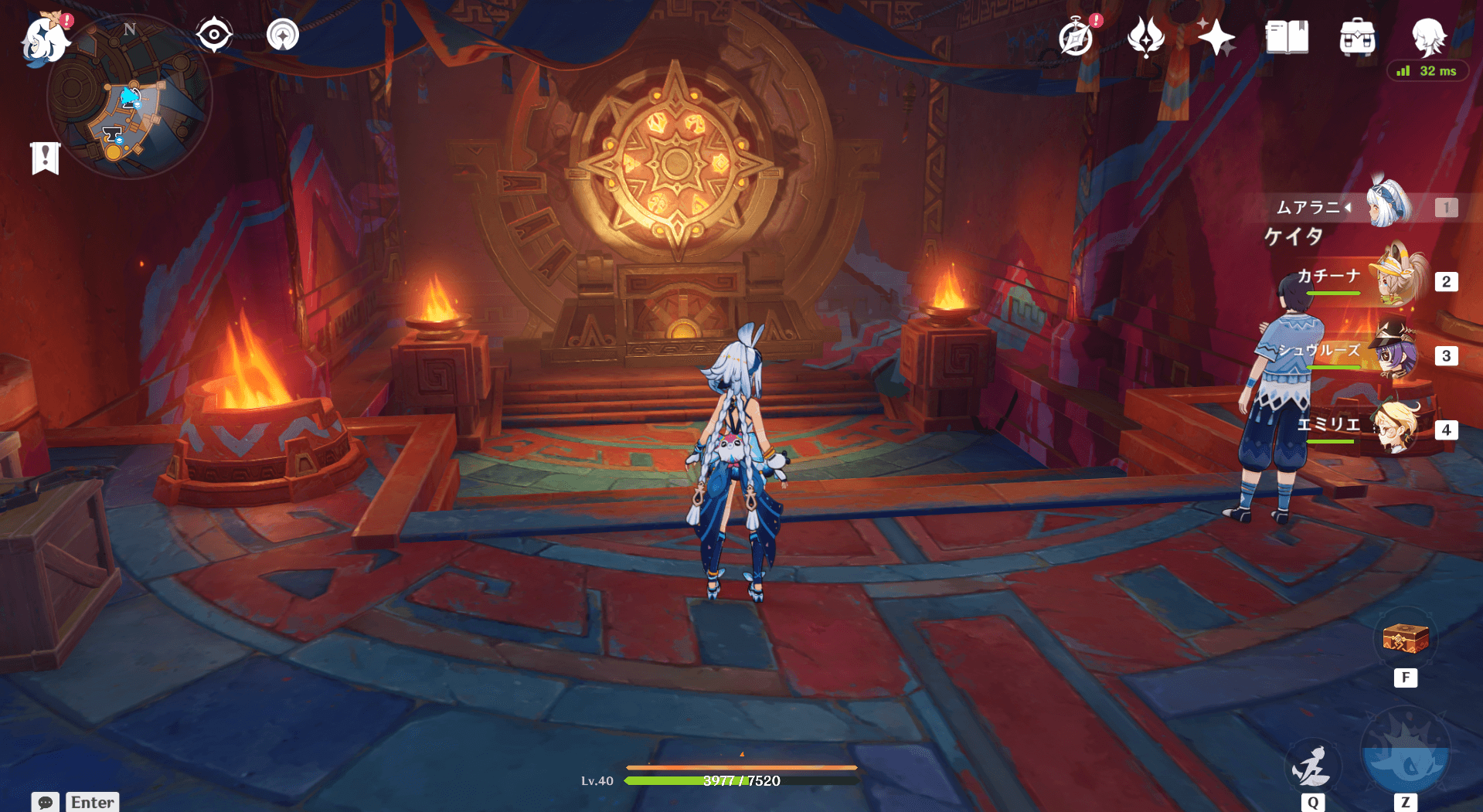The height and width of the screenshot is (812, 1483).
Task: Open the treasure chest prompt
Action: click(x=1405, y=640)
